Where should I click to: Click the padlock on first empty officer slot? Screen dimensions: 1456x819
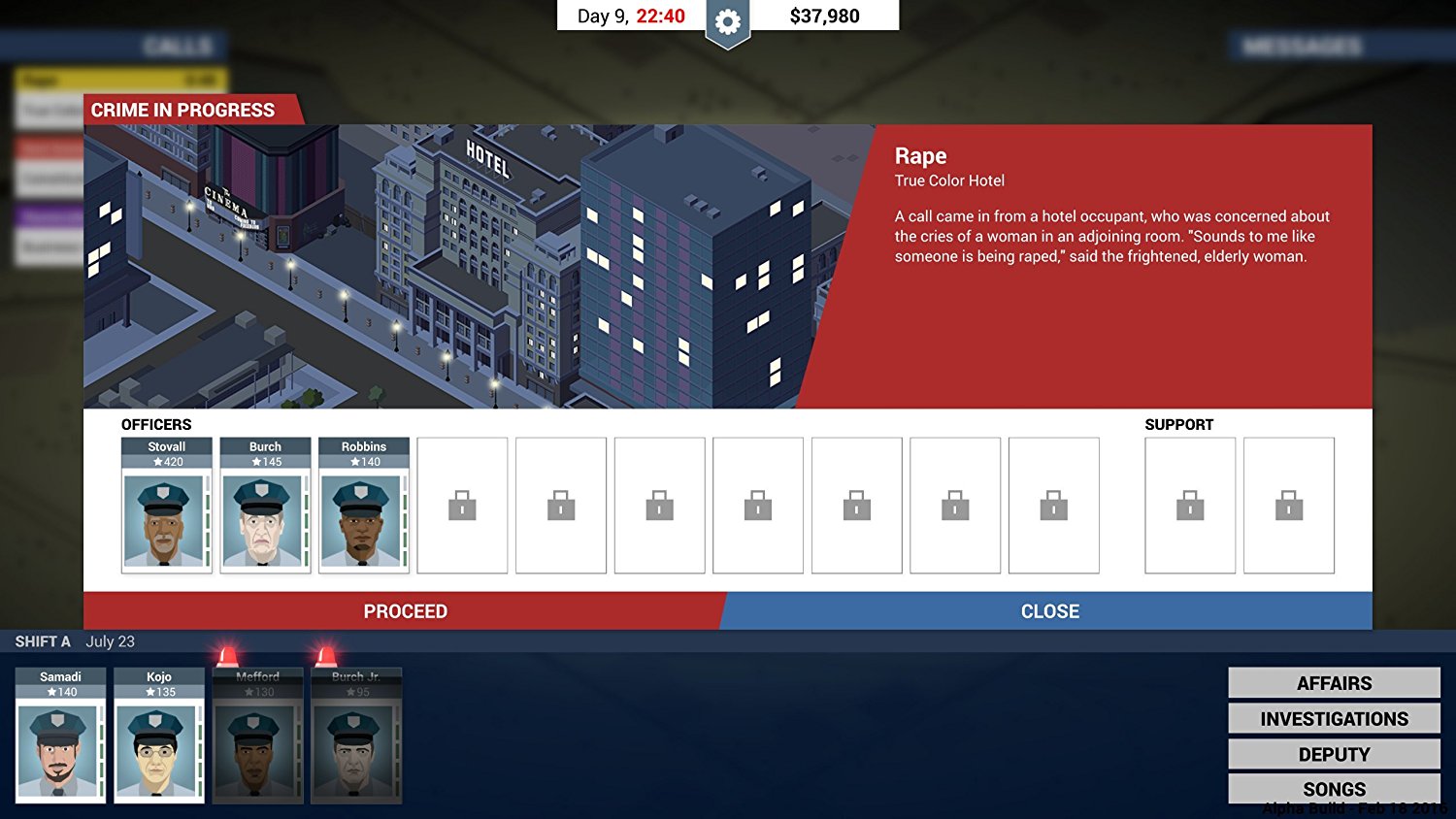click(x=463, y=506)
